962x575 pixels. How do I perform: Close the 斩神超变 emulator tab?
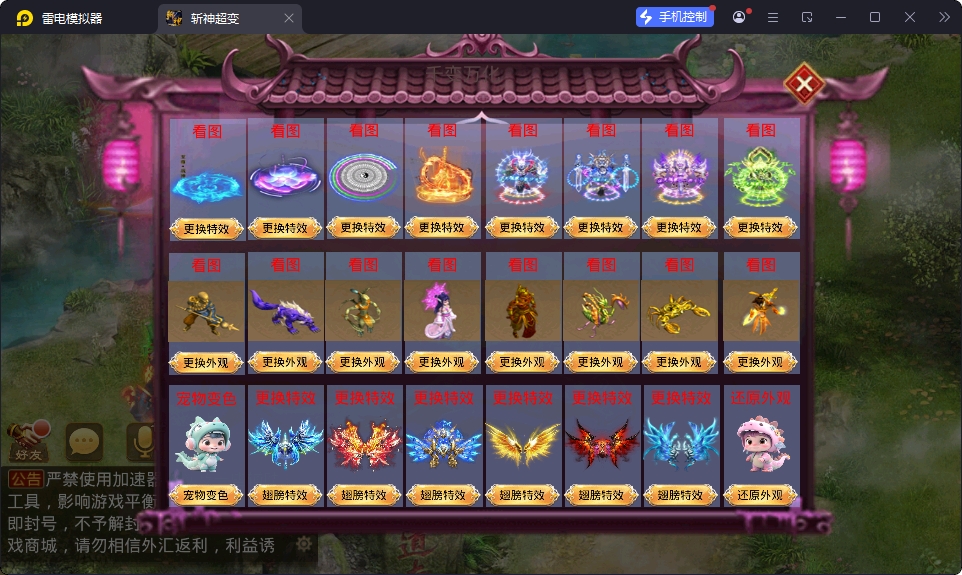click(x=289, y=18)
